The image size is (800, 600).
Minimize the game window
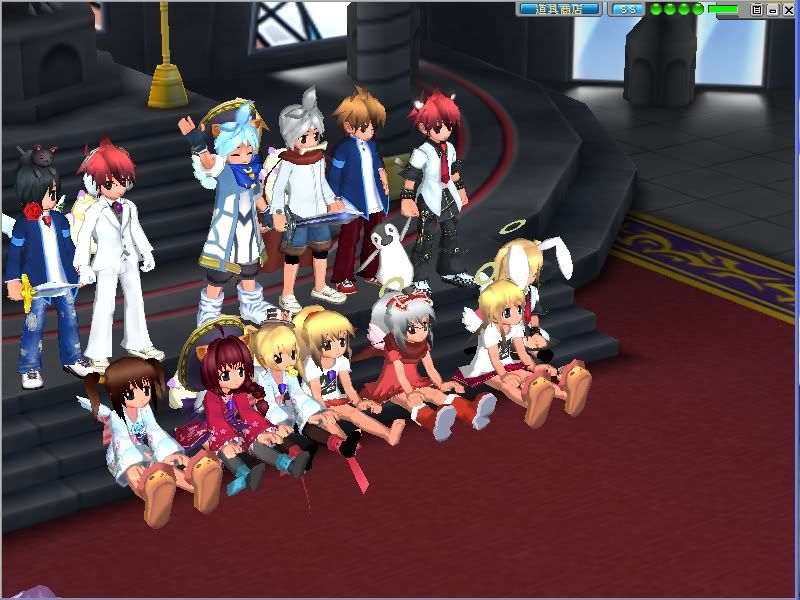coord(772,9)
